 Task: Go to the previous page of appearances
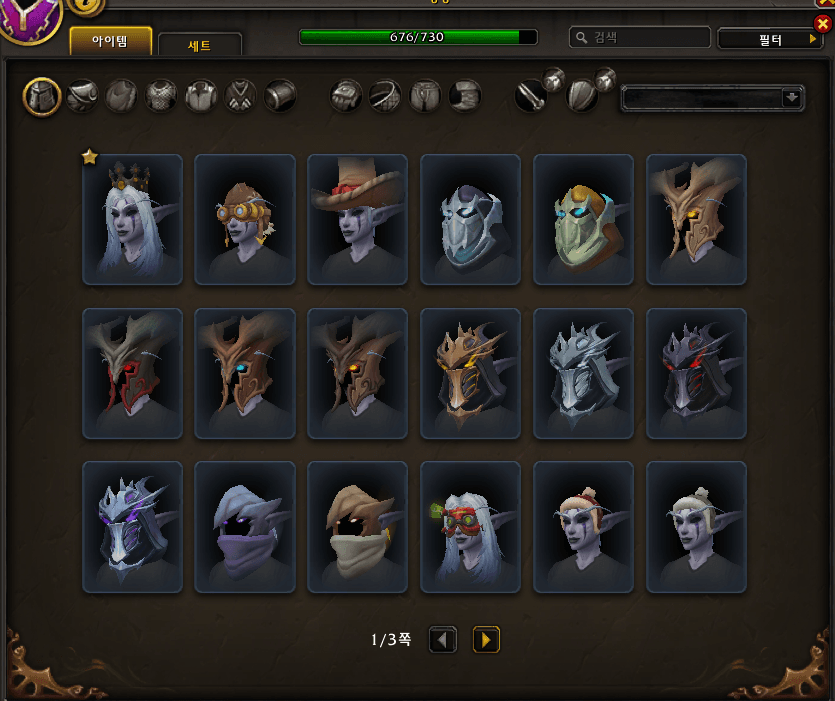[x=443, y=640]
